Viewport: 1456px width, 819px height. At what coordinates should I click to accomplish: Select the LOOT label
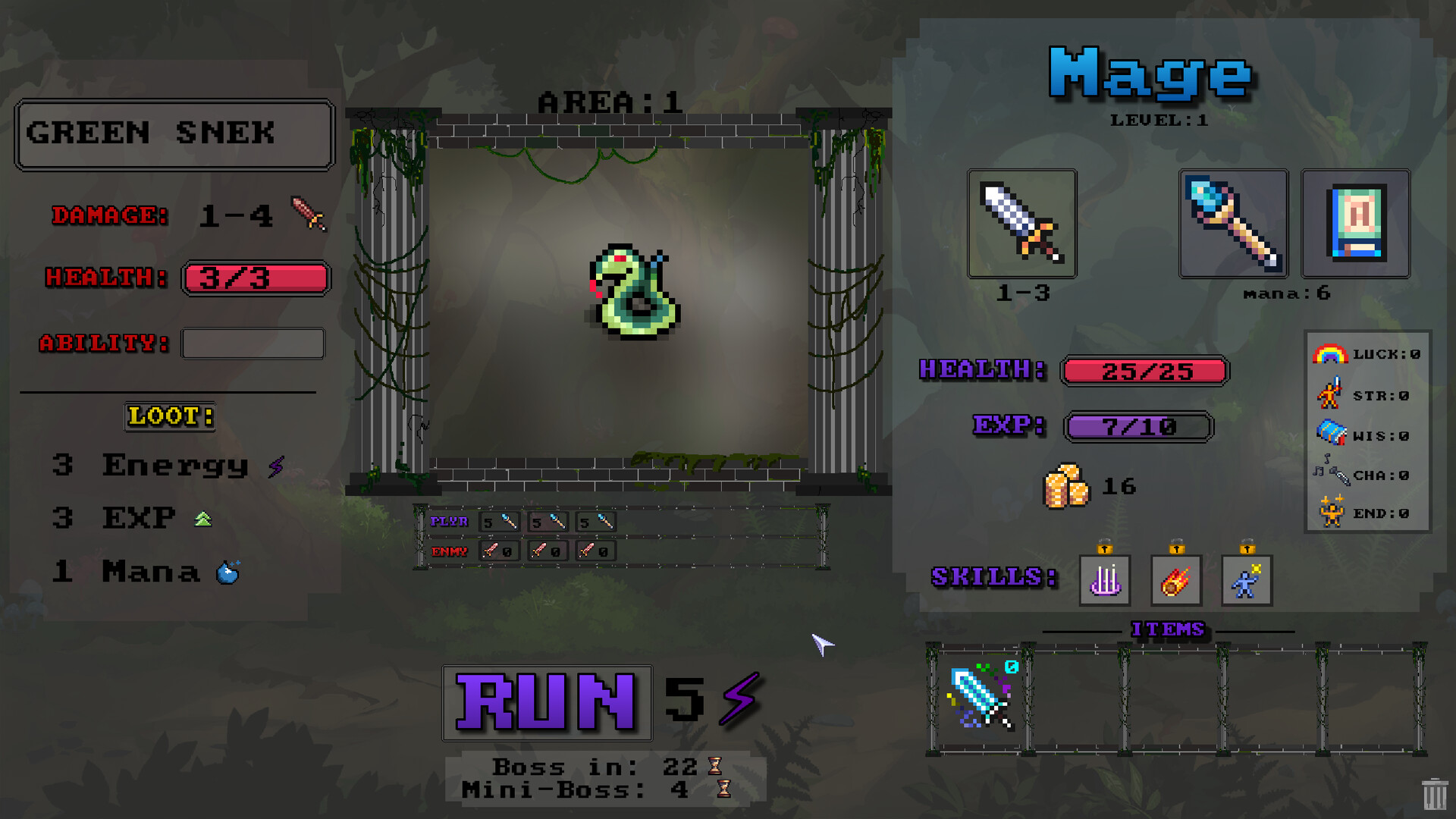[170, 416]
